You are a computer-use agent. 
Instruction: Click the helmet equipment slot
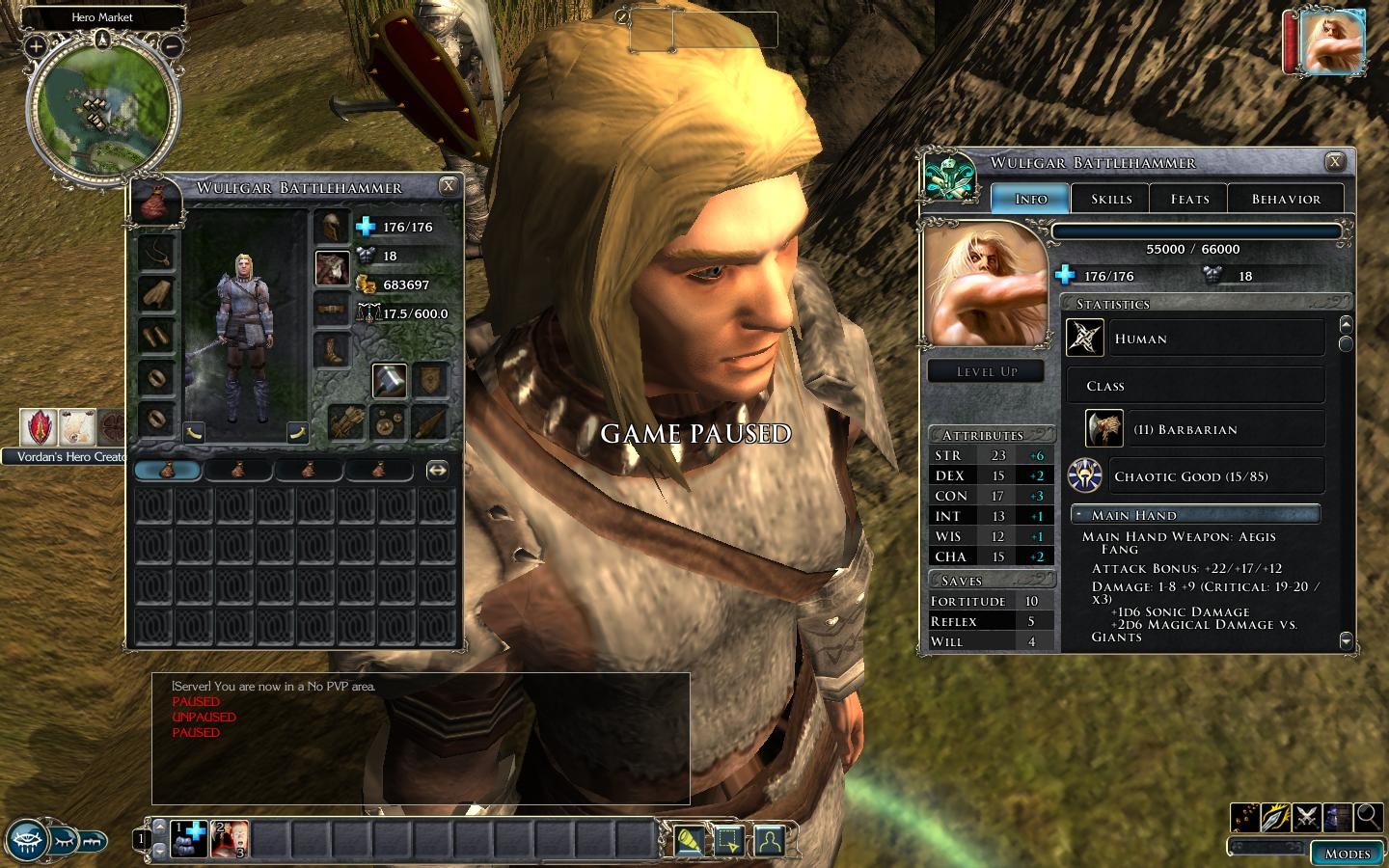click(x=332, y=228)
